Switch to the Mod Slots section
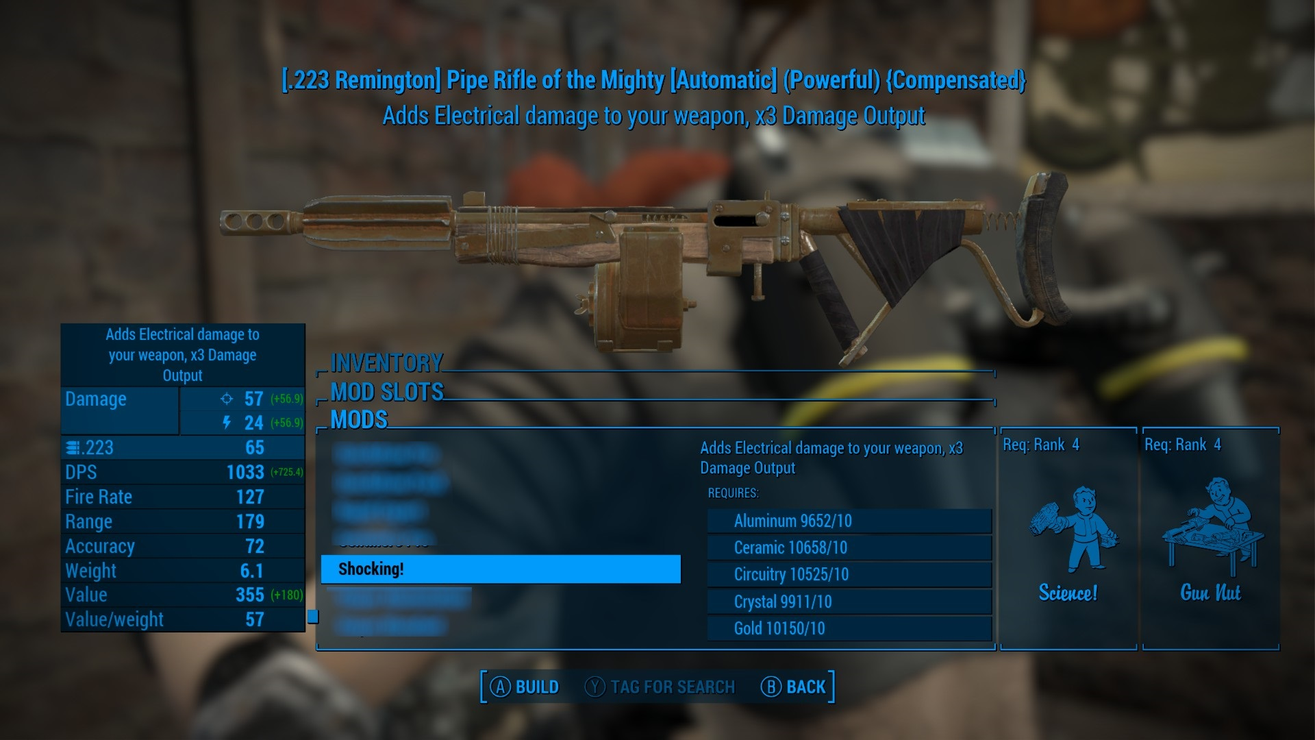 pos(387,391)
